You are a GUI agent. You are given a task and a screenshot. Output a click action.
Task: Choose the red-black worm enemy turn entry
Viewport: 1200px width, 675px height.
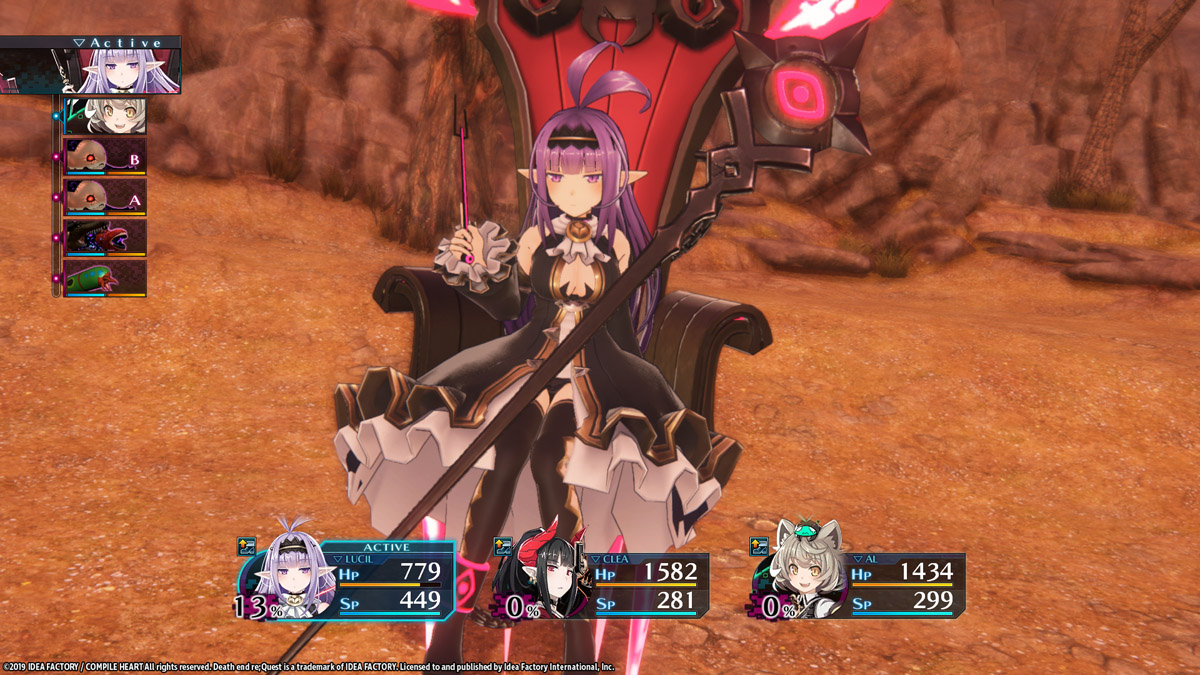(x=105, y=238)
